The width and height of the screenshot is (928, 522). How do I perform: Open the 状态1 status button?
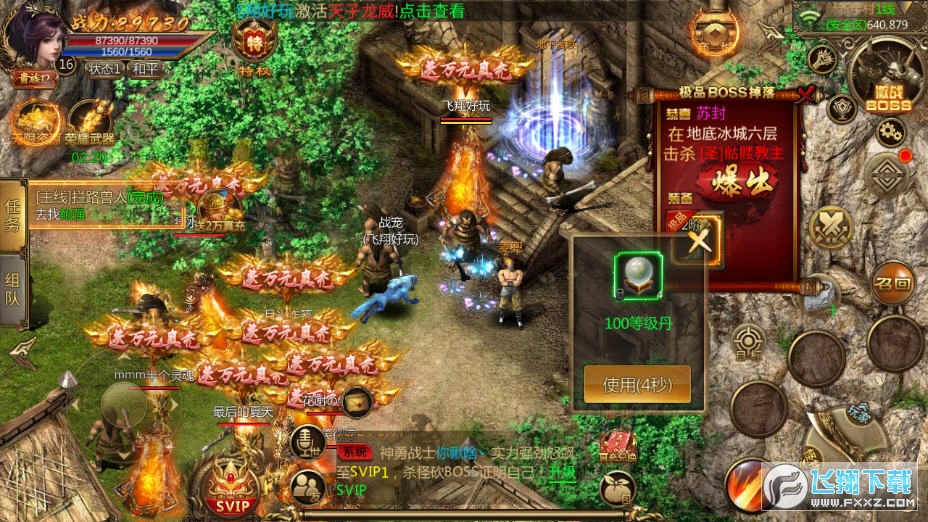pos(104,69)
